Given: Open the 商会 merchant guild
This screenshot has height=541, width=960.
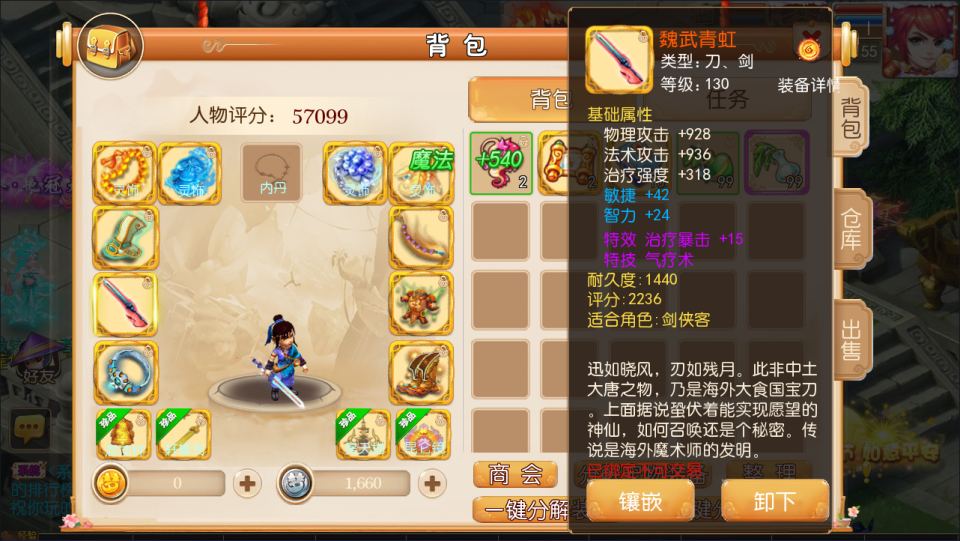Looking at the screenshot, I should point(514,474).
